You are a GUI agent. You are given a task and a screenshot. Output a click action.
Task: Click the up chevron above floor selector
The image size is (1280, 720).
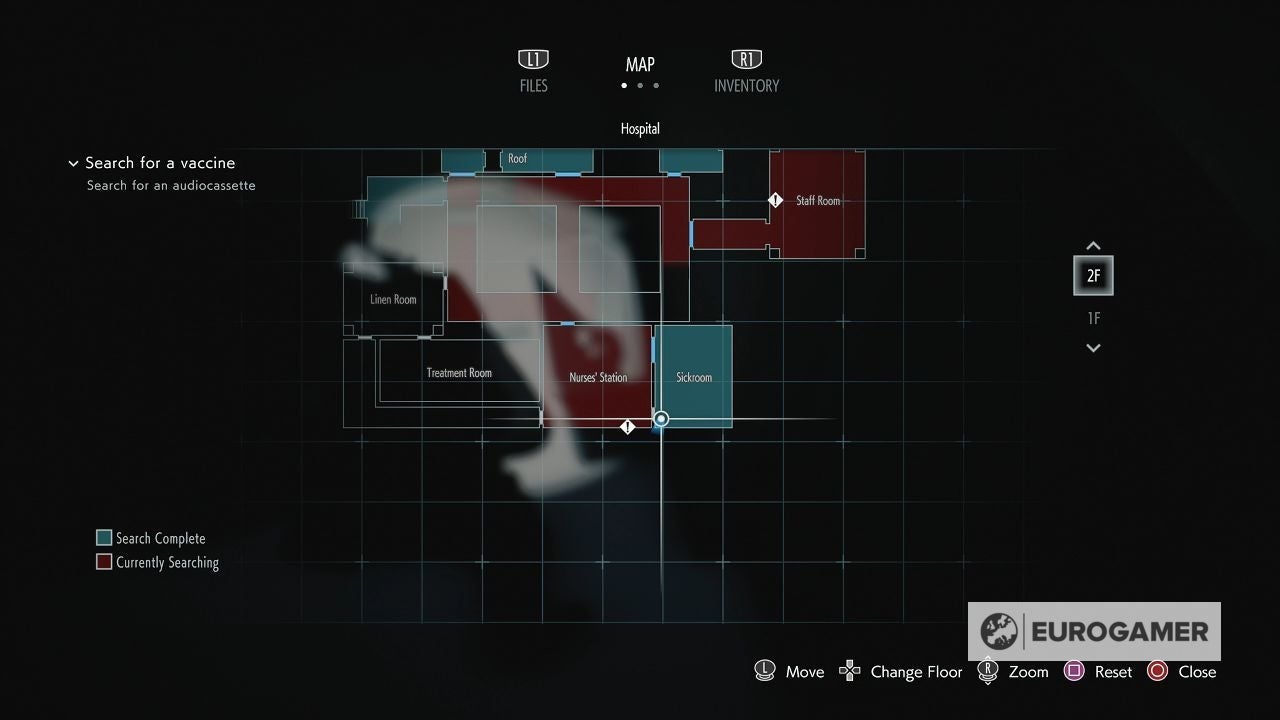[1093, 245]
